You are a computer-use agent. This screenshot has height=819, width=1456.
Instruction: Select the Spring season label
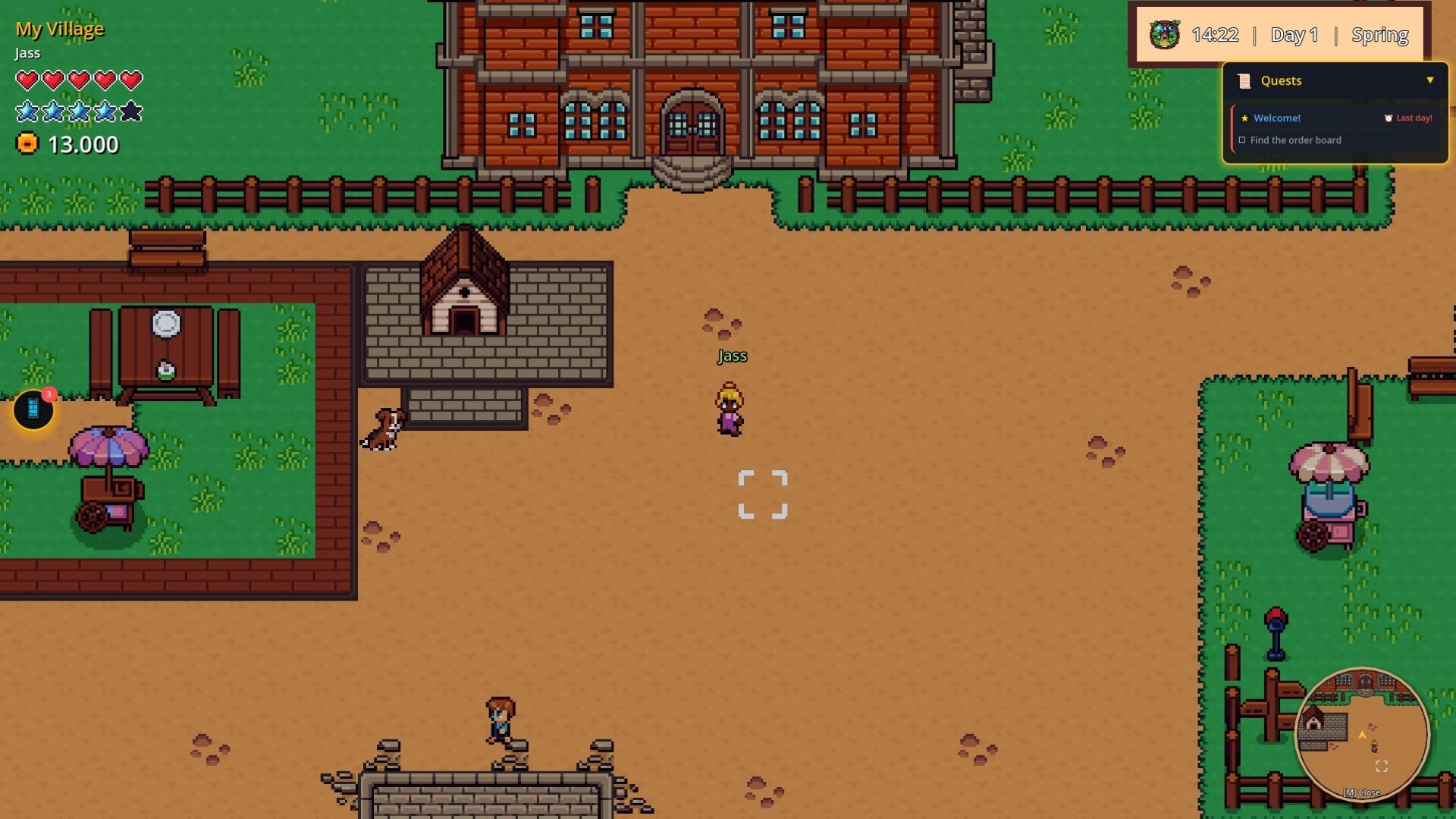click(1380, 34)
